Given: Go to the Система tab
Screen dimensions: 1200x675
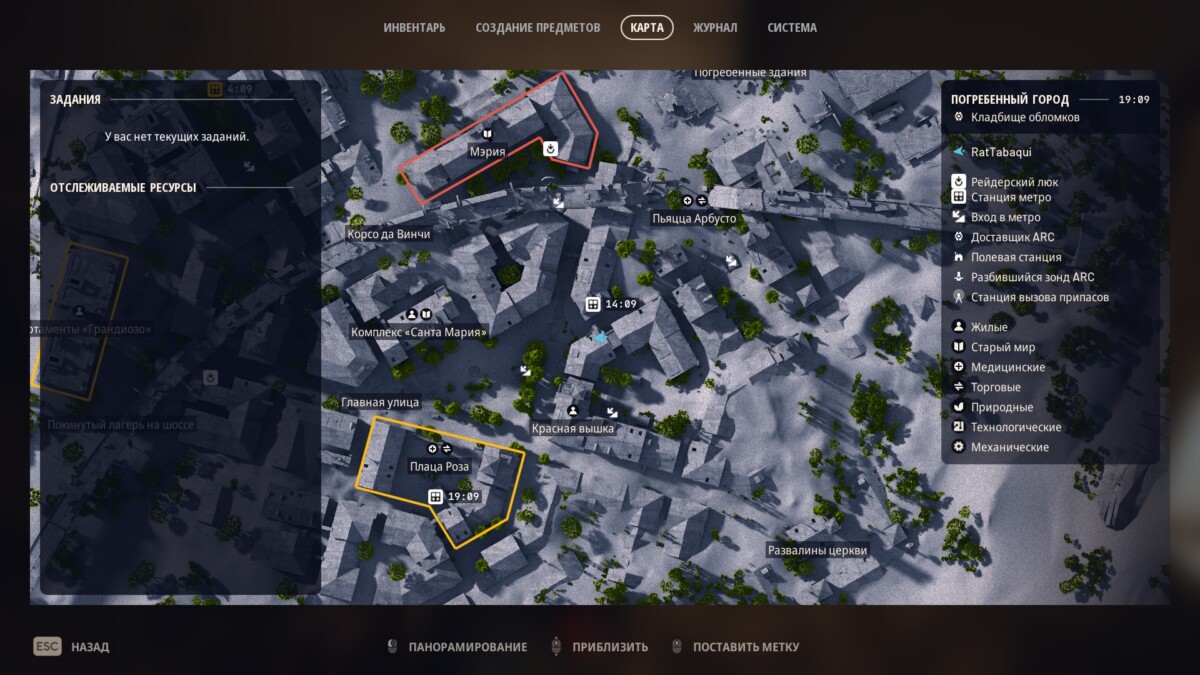Looking at the screenshot, I should tap(792, 28).
